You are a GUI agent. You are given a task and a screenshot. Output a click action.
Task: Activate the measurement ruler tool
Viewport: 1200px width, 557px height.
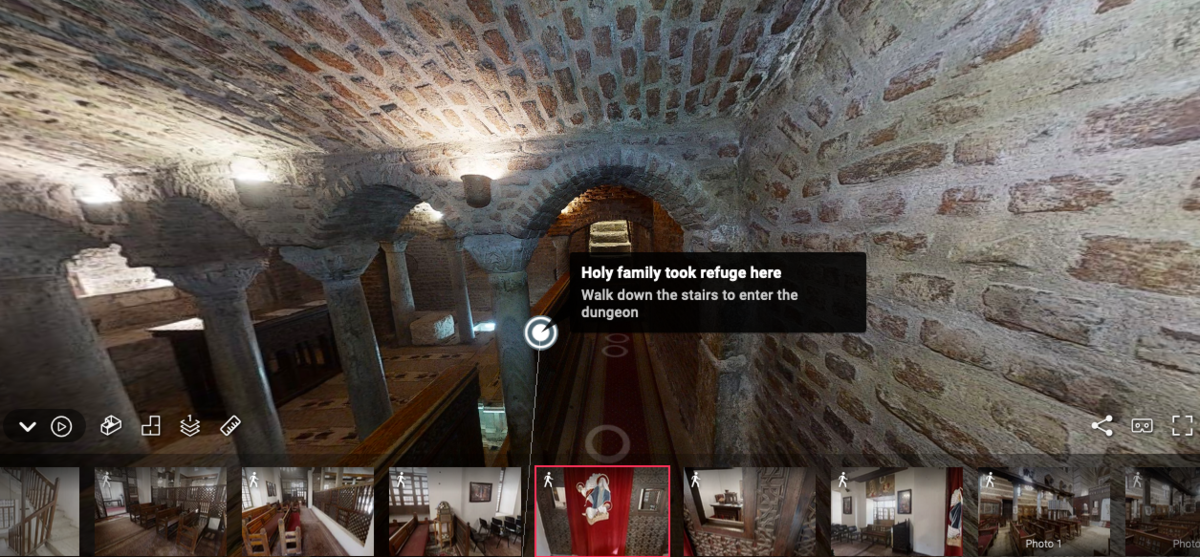coord(230,427)
